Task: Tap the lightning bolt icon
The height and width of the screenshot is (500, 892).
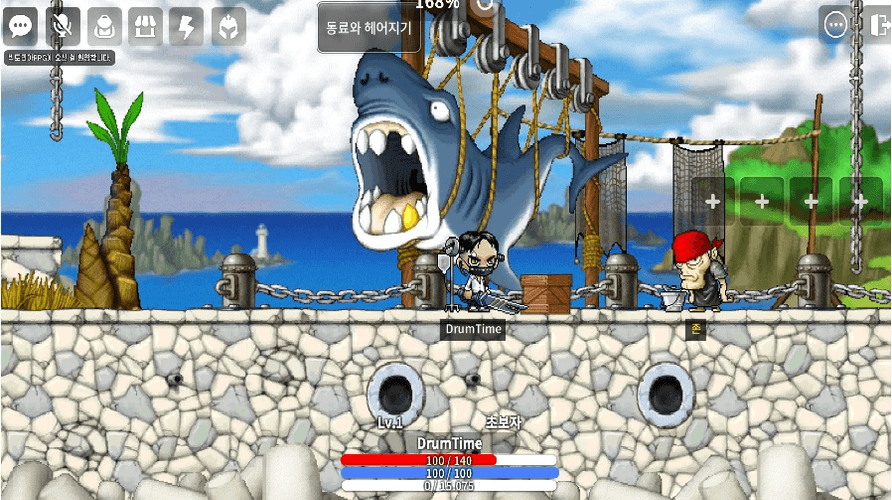Action: pyautogui.click(x=187, y=26)
